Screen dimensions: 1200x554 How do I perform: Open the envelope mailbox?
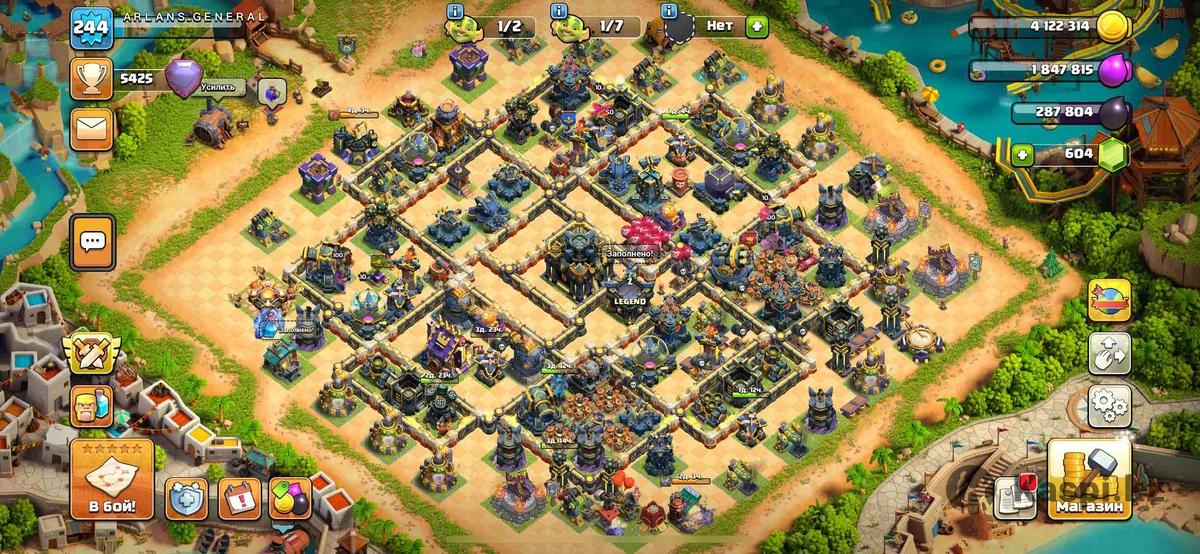point(91,130)
